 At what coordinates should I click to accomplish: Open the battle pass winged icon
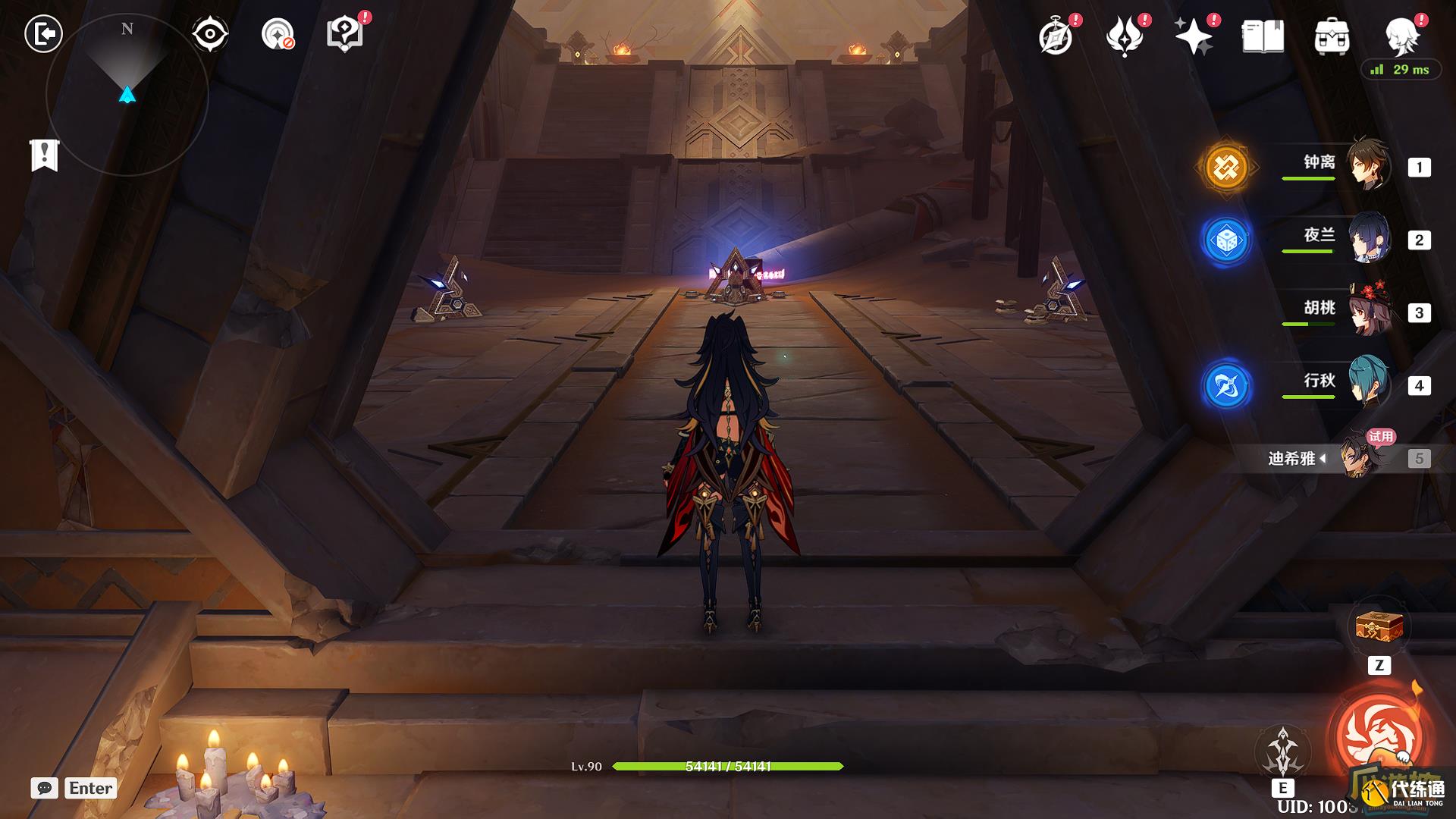click(x=1125, y=36)
